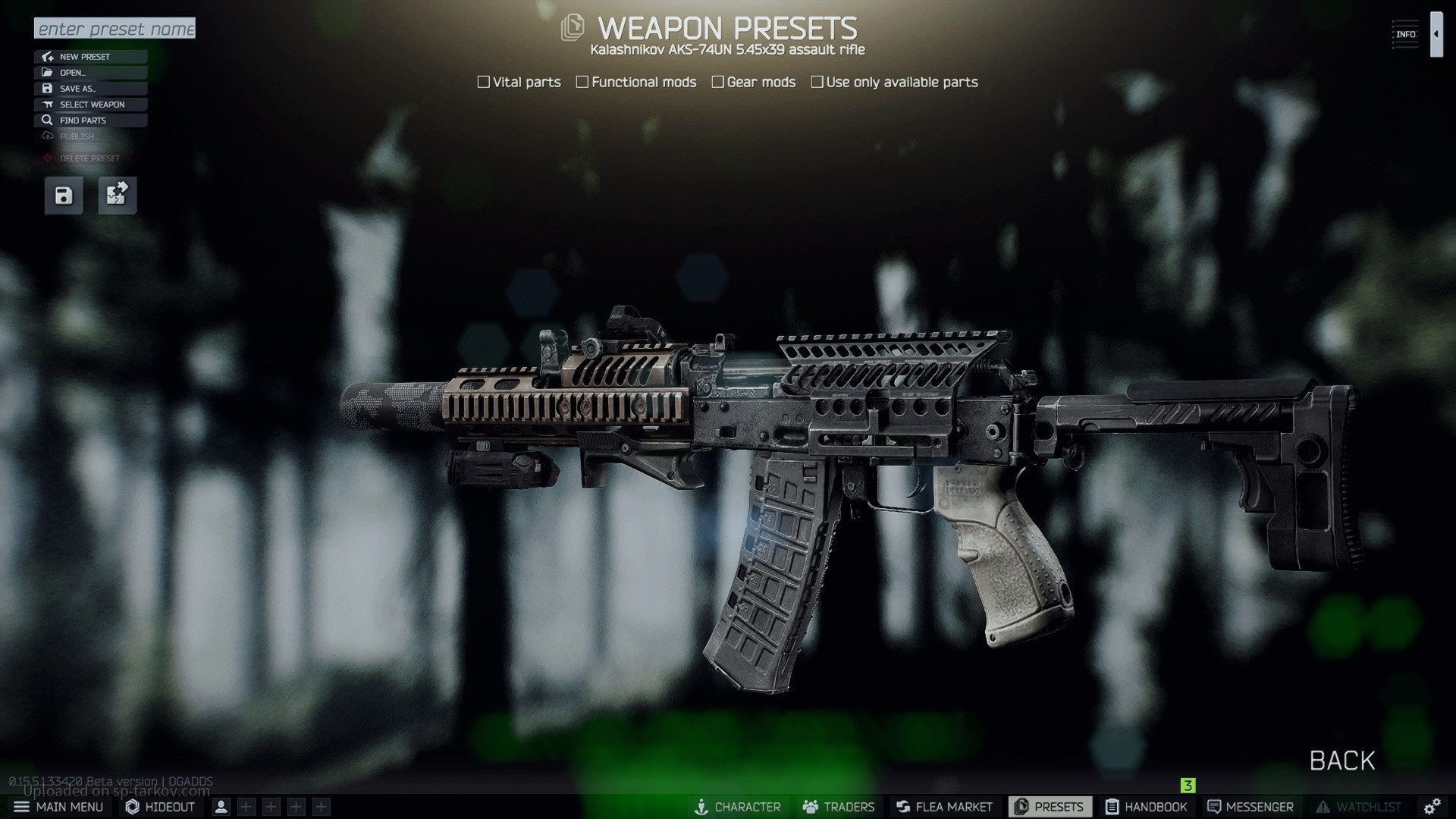Enable the Functional mods checkbox
This screenshot has height=819, width=1456.
tap(582, 82)
